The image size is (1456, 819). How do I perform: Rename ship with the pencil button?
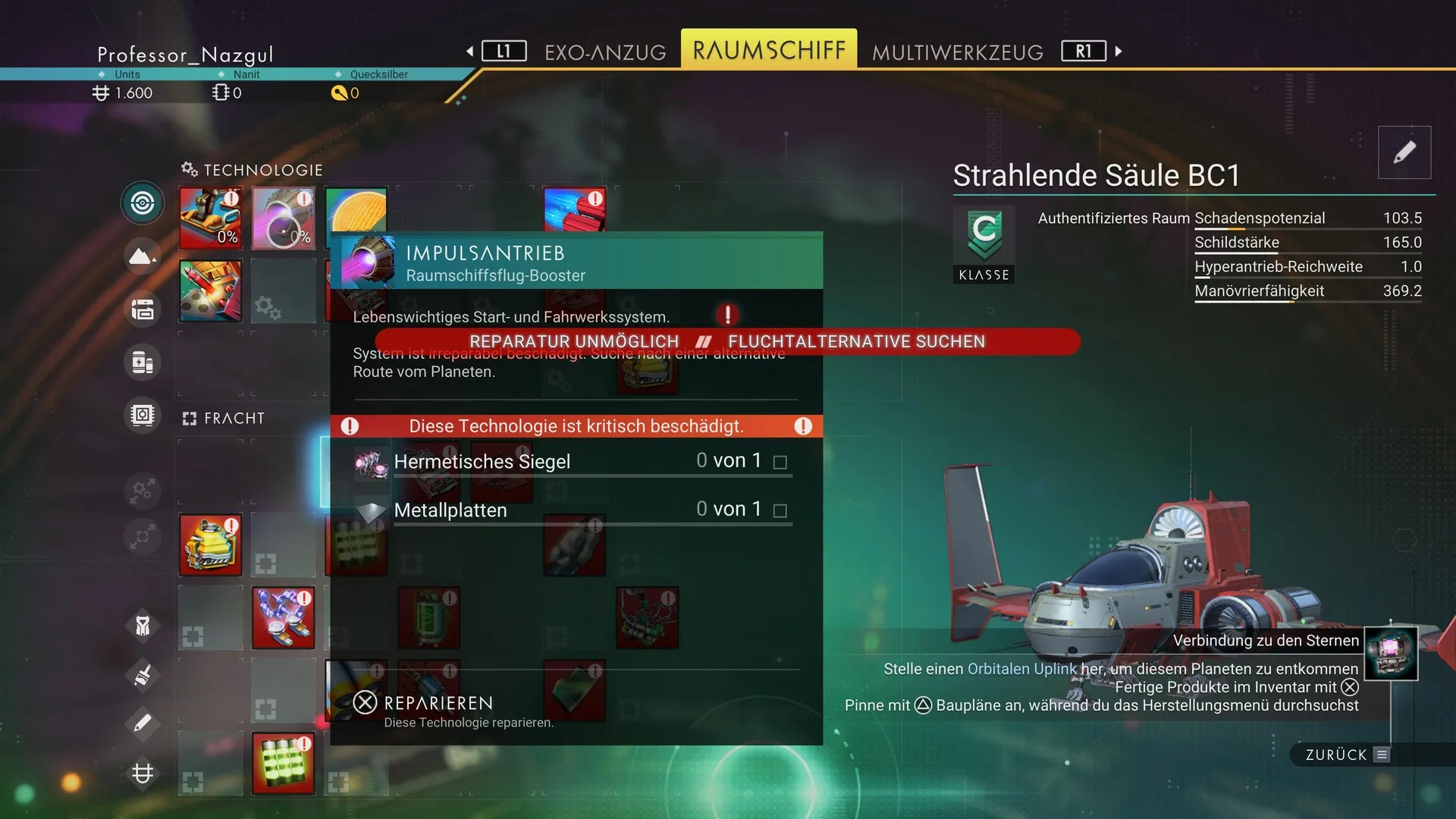(x=1404, y=152)
